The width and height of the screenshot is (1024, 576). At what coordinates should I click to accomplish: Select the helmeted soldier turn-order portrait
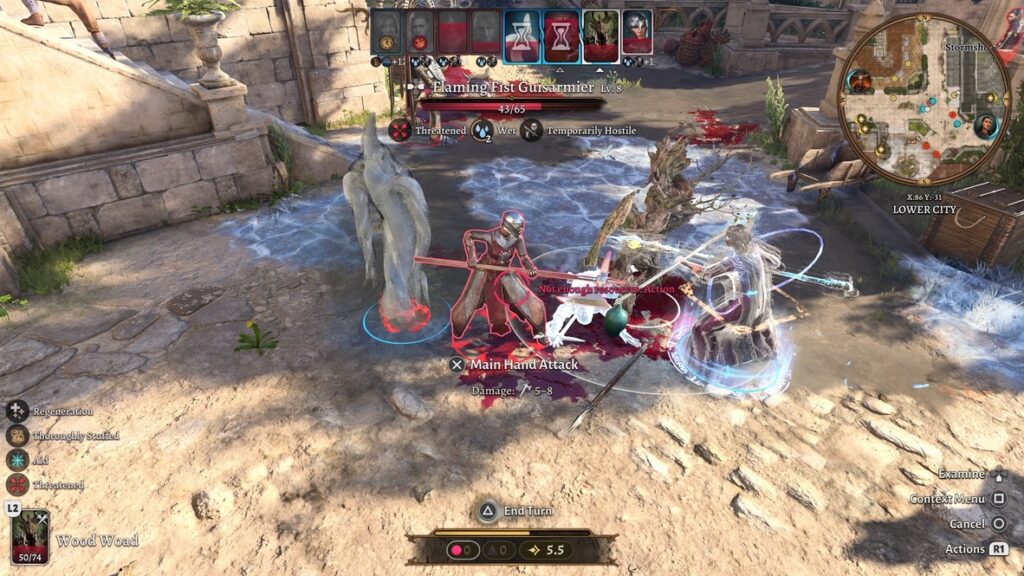(637, 32)
